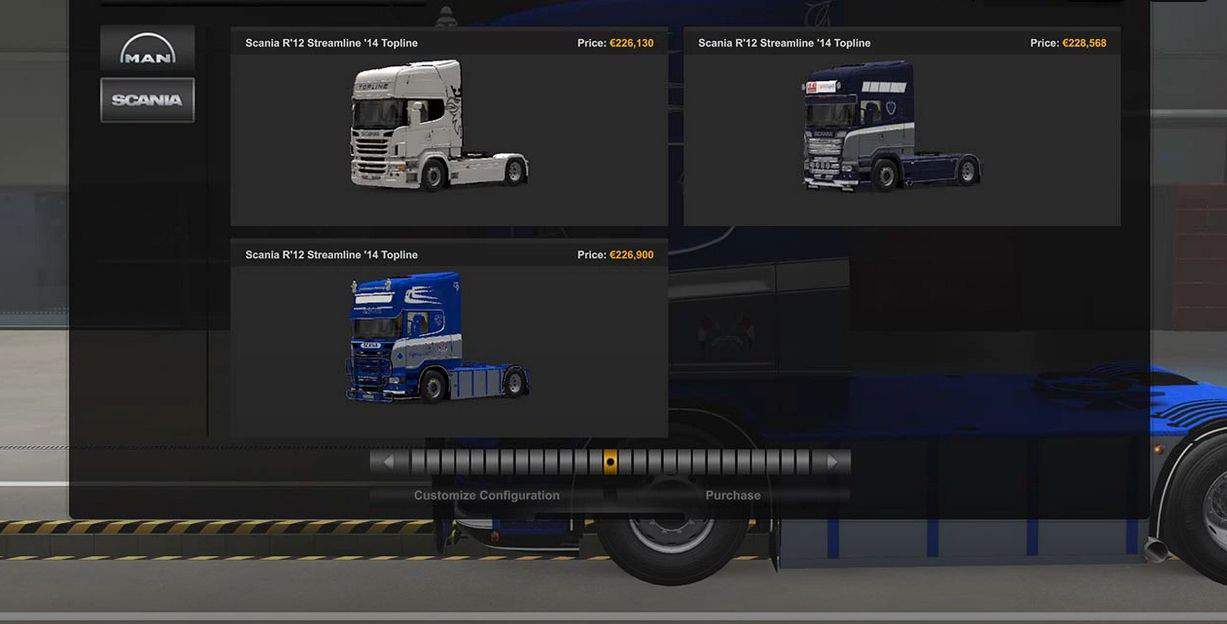Advance to the next page with right arrow
Image resolution: width=1227 pixels, height=624 pixels.
click(831, 462)
